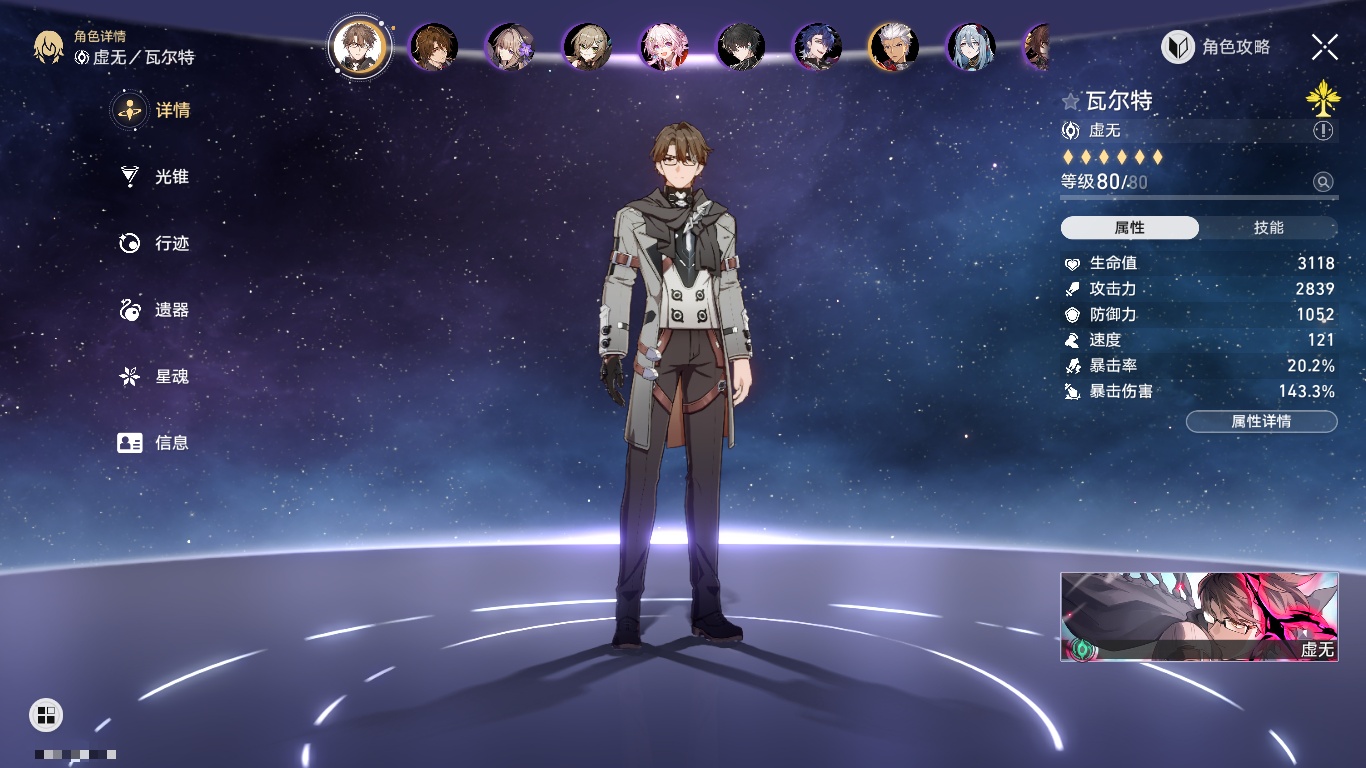Show the 星魂 (Eidolon) page
Screen dimensions: 1366x768
pyautogui.click(x=154, y=377)
